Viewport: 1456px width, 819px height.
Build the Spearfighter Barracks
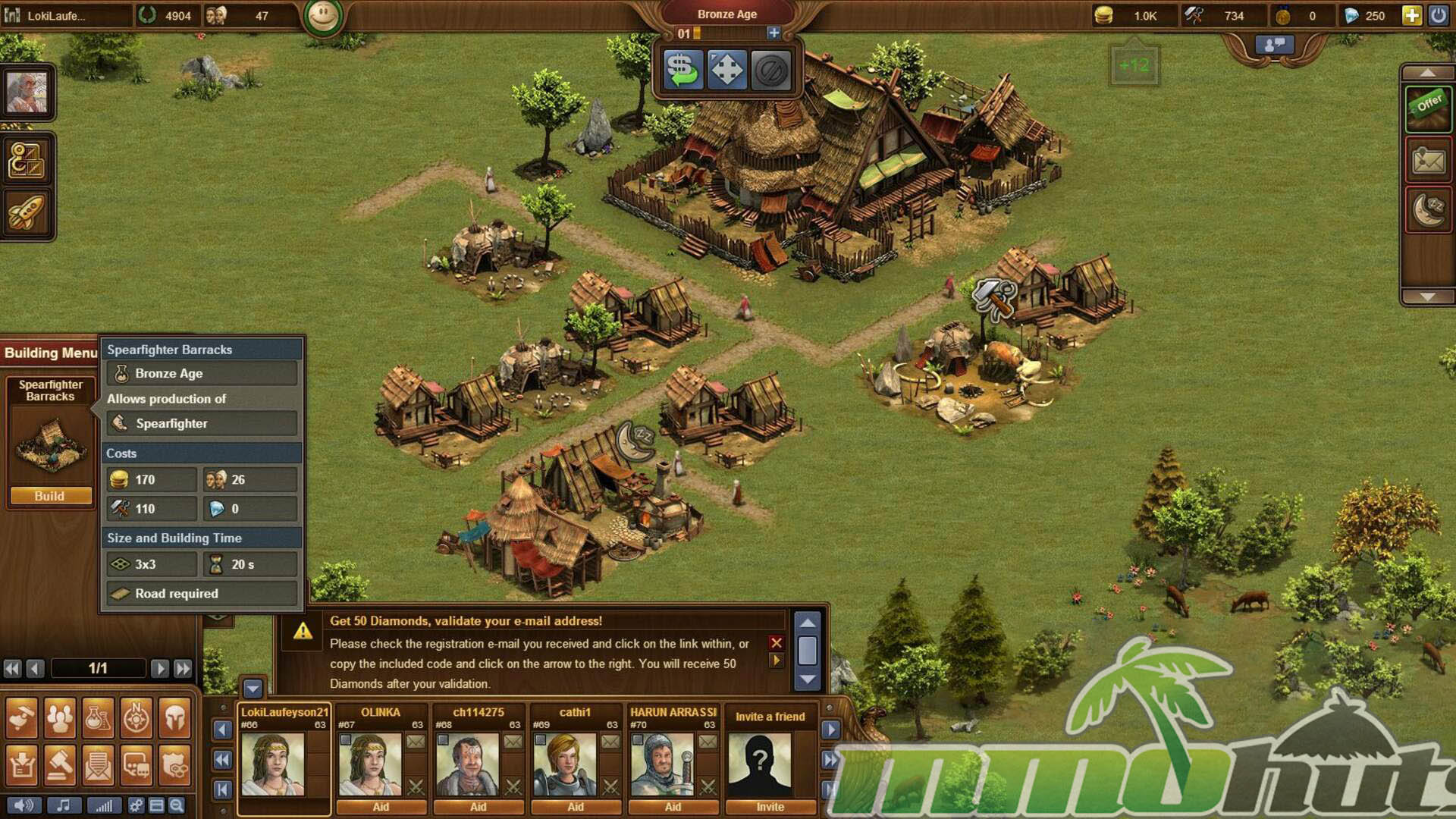(50, 496)
